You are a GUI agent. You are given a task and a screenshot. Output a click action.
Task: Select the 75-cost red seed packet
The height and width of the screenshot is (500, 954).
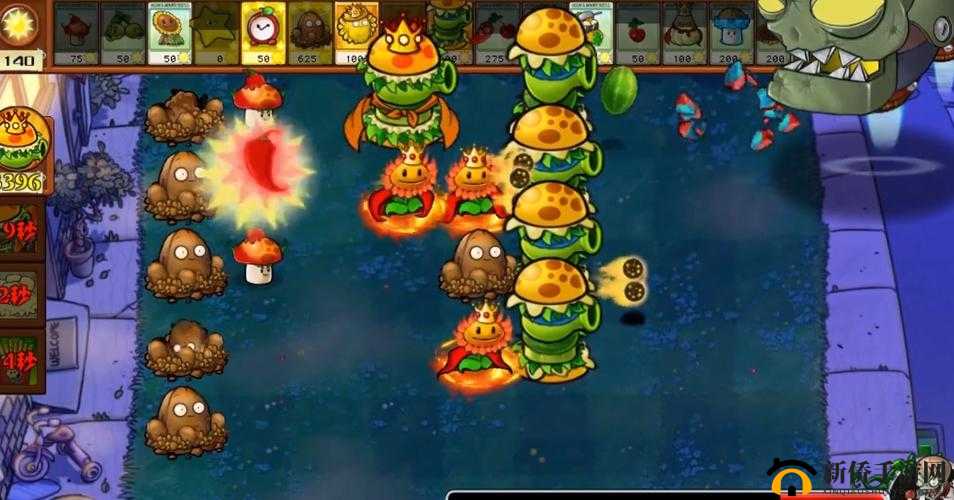76,33
